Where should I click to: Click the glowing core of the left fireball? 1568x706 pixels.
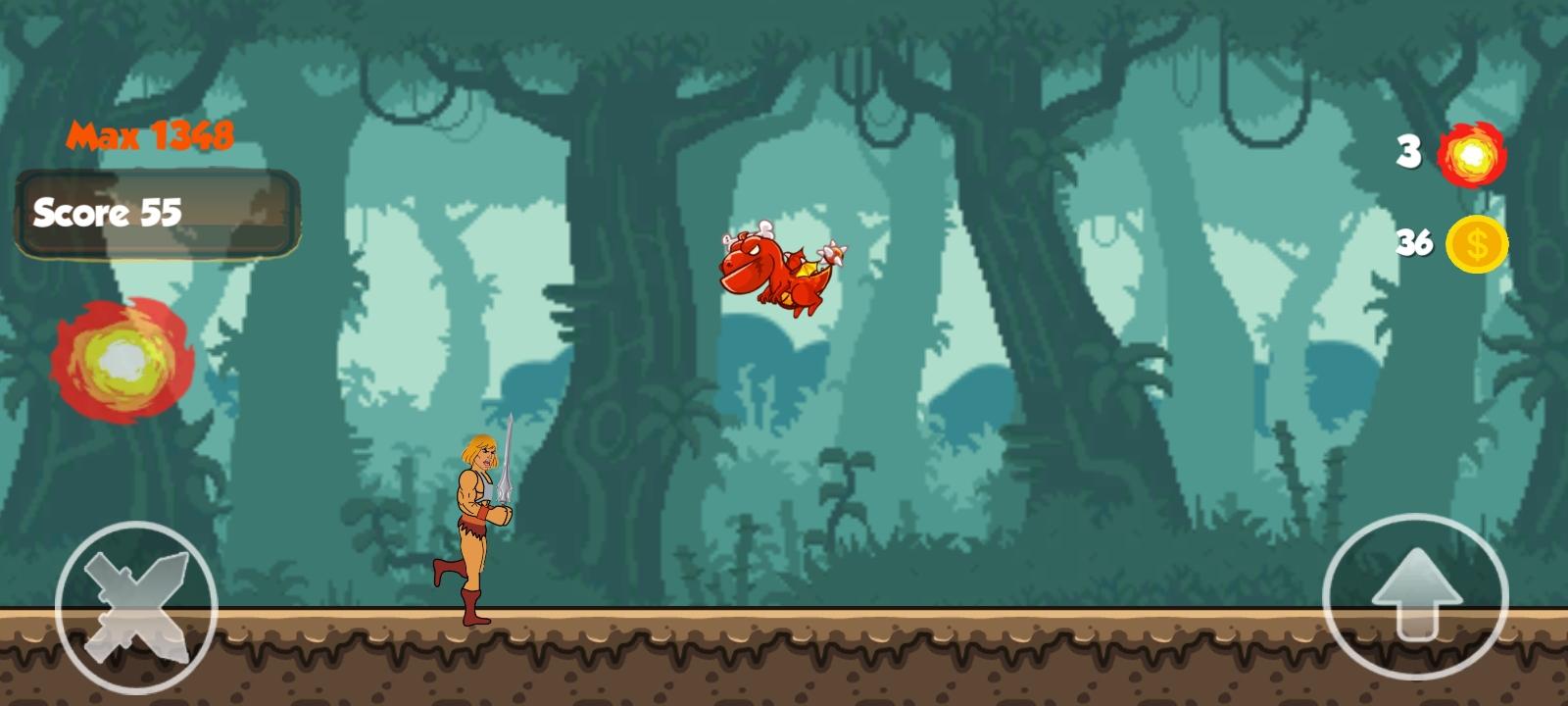[121, 361]
